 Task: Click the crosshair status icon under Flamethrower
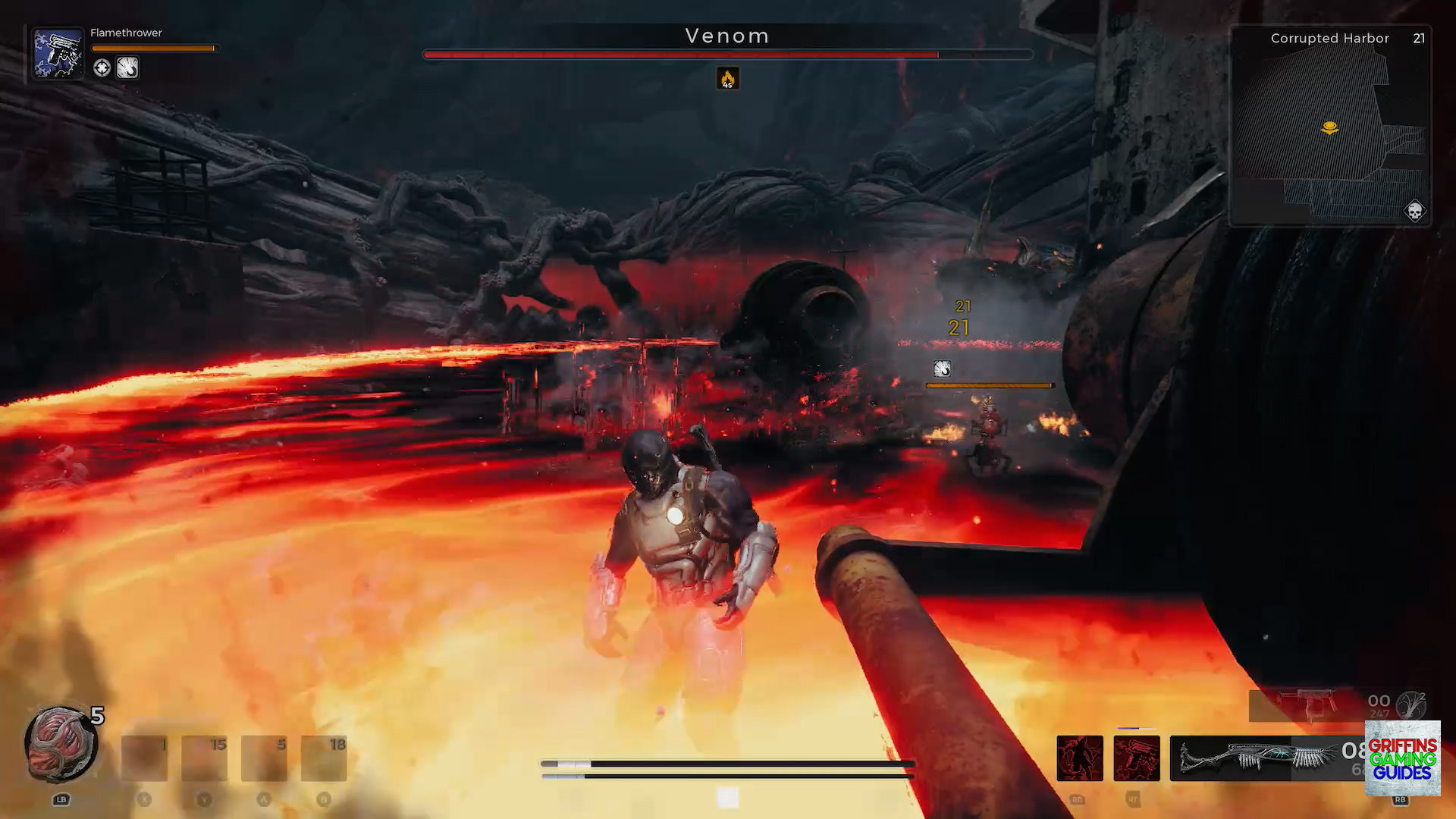click(102, 68)
